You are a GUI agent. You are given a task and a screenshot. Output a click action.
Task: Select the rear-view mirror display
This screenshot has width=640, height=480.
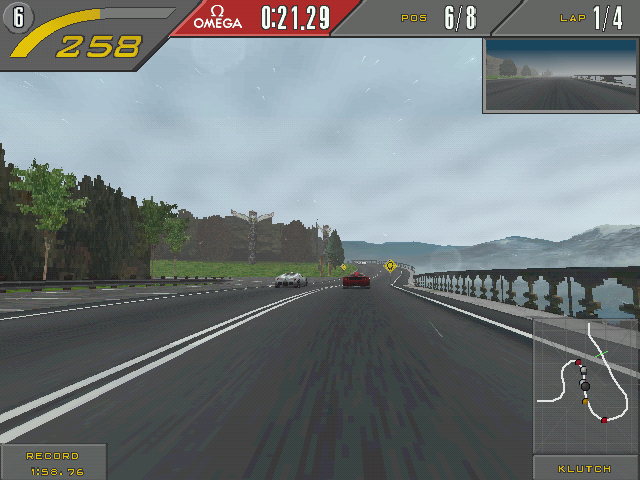pos(560,76)
